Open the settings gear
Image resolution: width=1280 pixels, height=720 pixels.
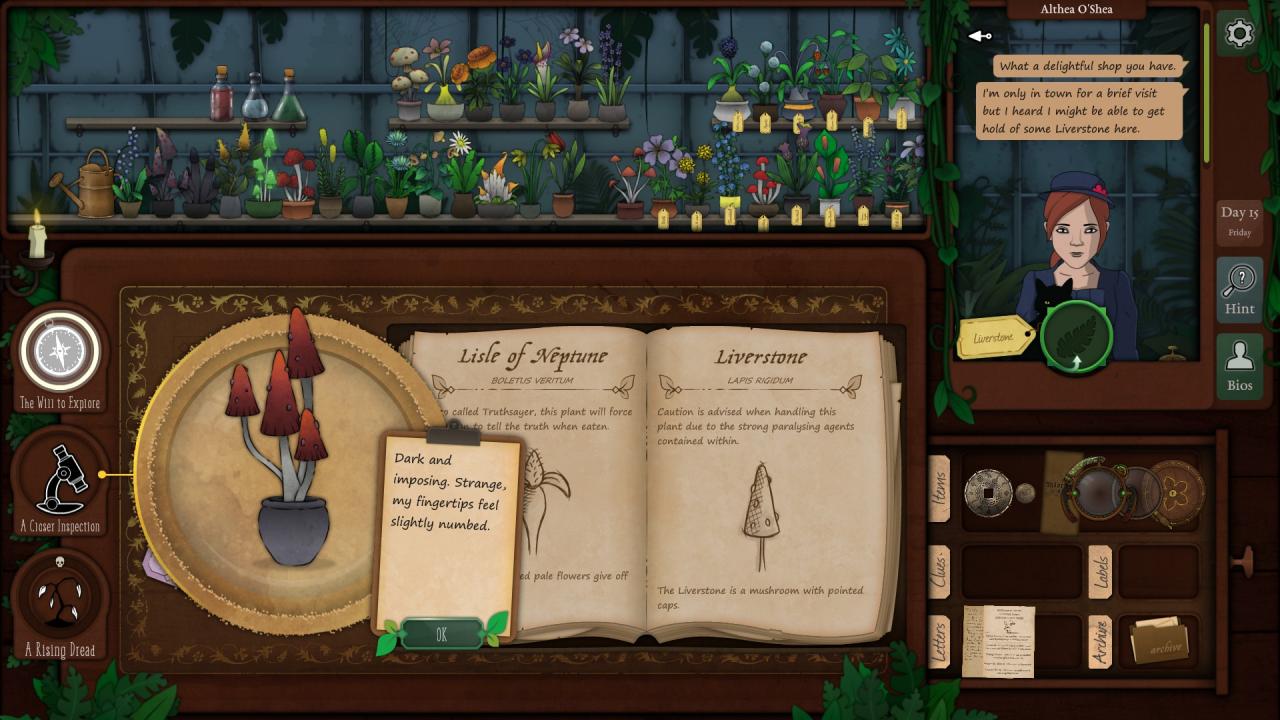pyautogui.click(x=1239, y=34)
